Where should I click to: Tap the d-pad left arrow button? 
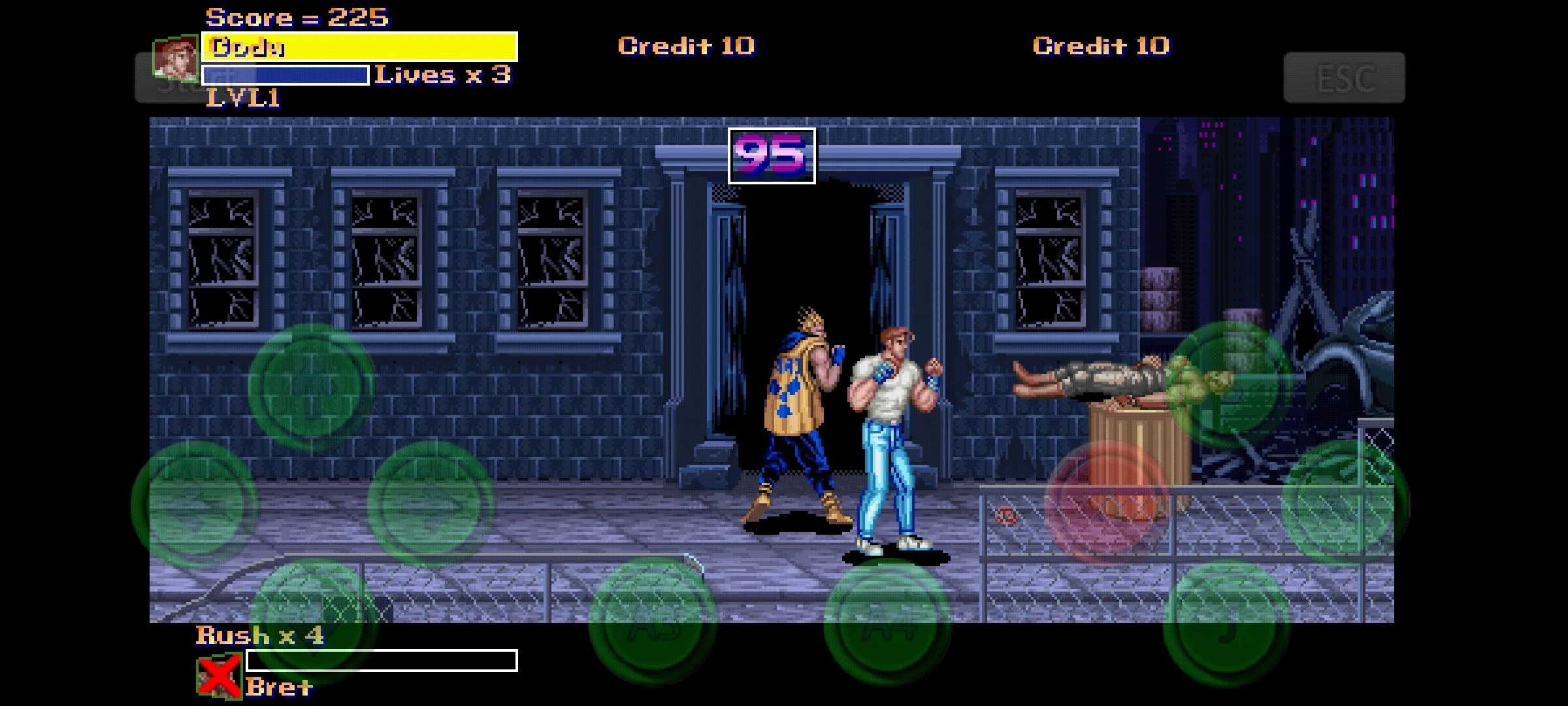point(194,503)
